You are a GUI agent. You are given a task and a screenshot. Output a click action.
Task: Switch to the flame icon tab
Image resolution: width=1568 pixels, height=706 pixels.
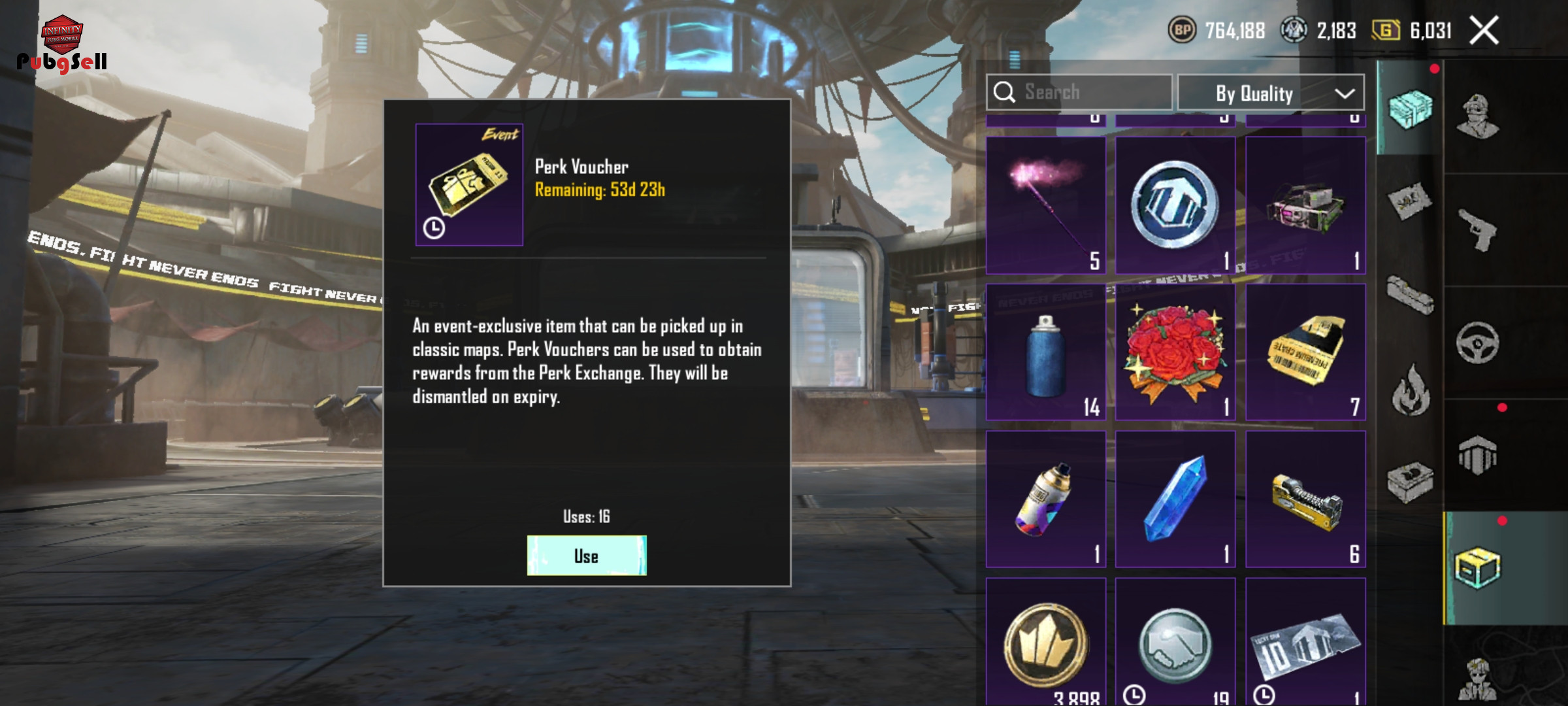click(x=1411, y=391)
